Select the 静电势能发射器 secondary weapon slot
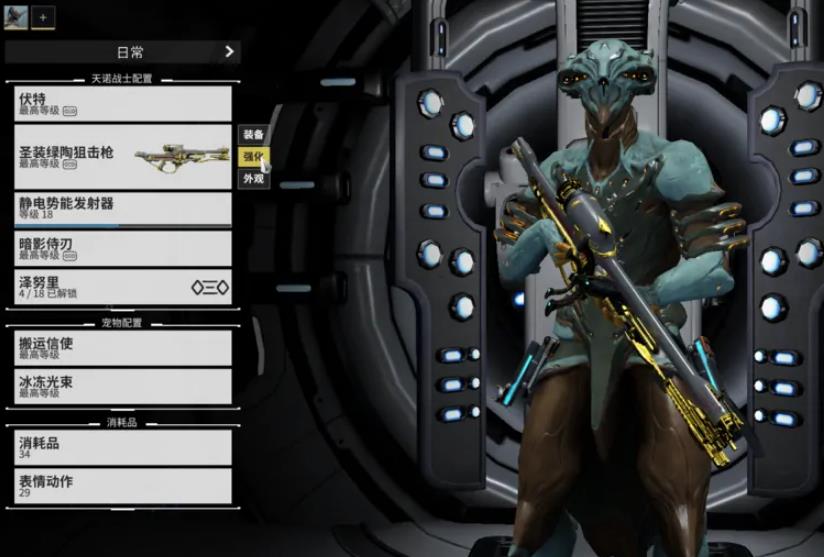The width and height of the screenshot is (824, 557). [119, 208]
